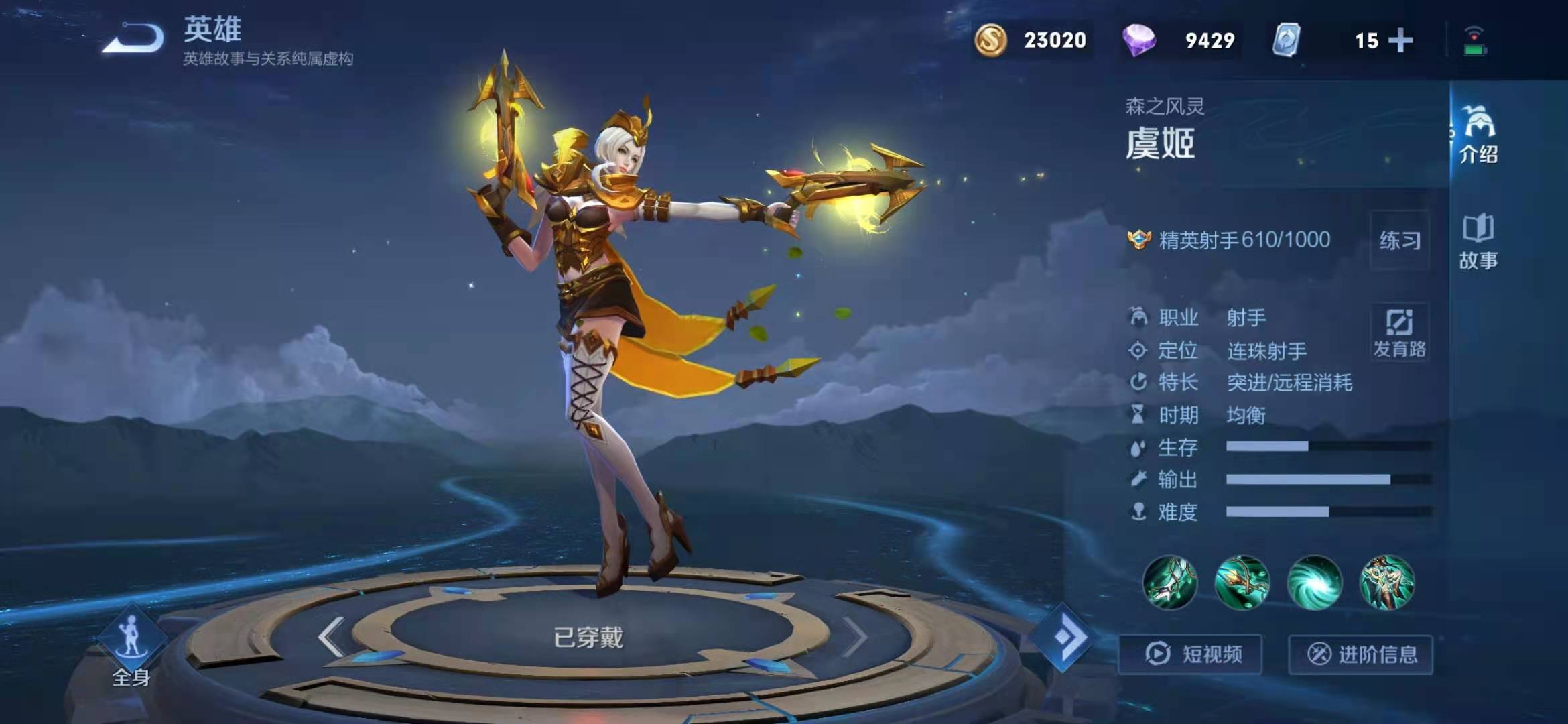Select the first skill icon with crossbow
Image resolution: width=1568 pixels, height=724 pixels.
[x=1170, y=583]
